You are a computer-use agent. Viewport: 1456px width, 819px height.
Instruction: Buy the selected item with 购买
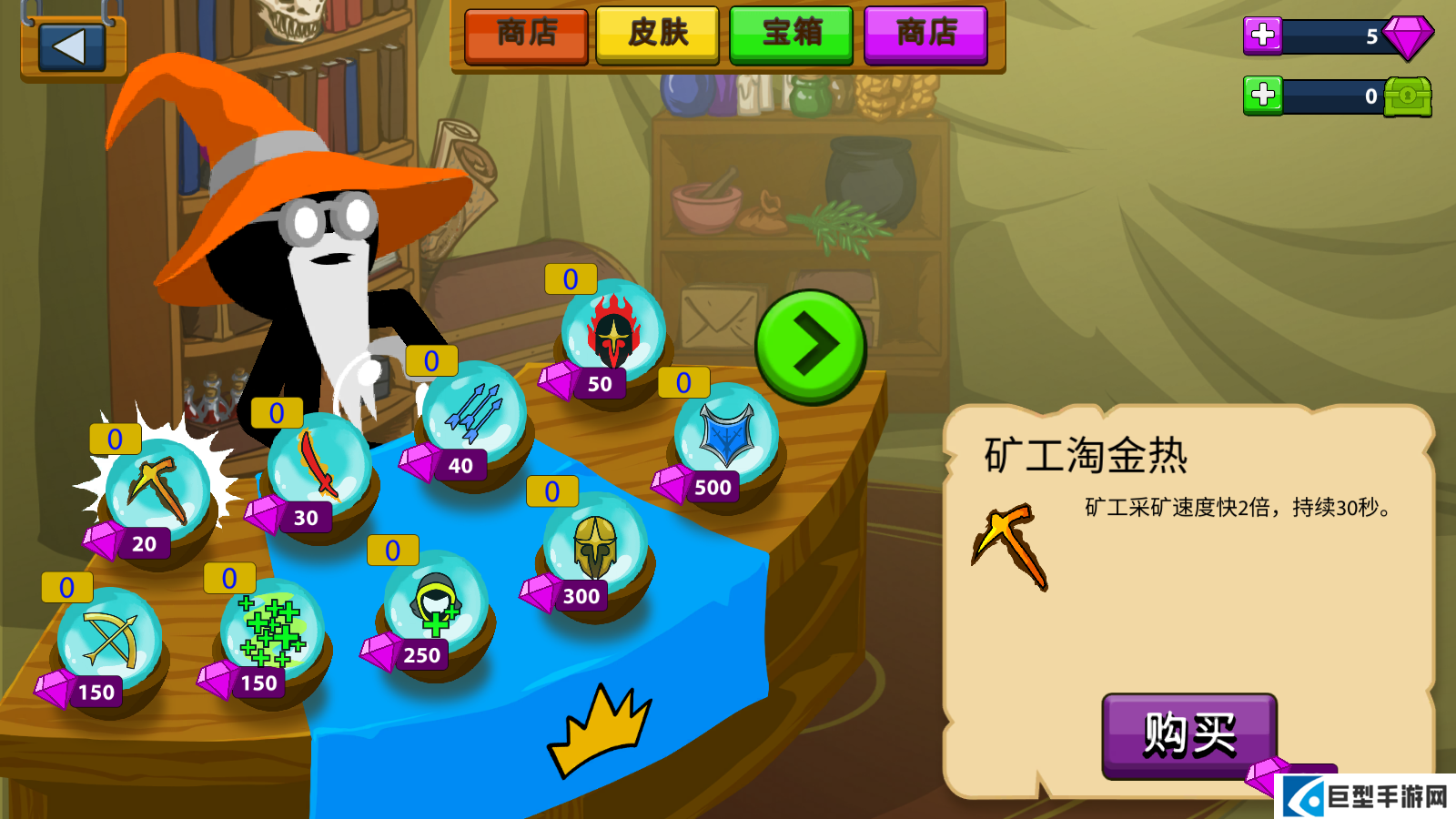tap(1188, 734)
